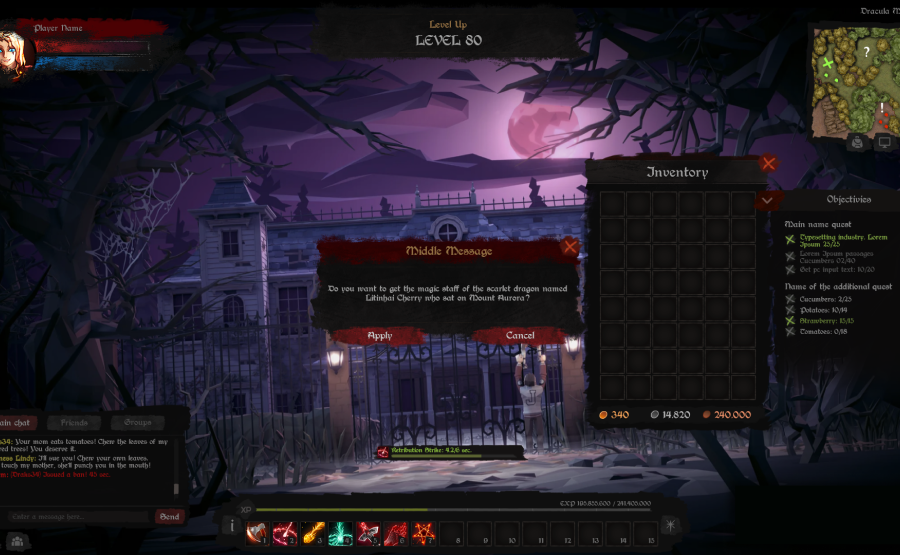Click the backpack icon under the minimap
900x555 pixels.
(857, 143)
